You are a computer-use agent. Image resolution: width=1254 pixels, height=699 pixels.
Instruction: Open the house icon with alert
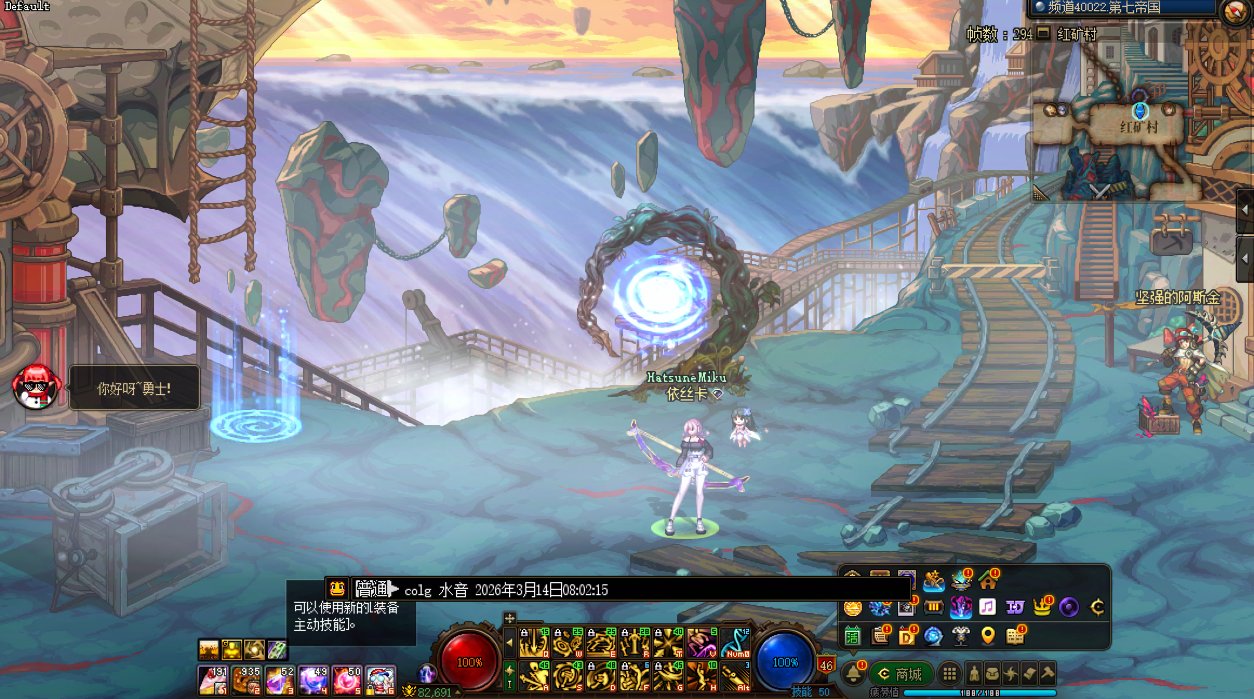(x=988, y=579)
